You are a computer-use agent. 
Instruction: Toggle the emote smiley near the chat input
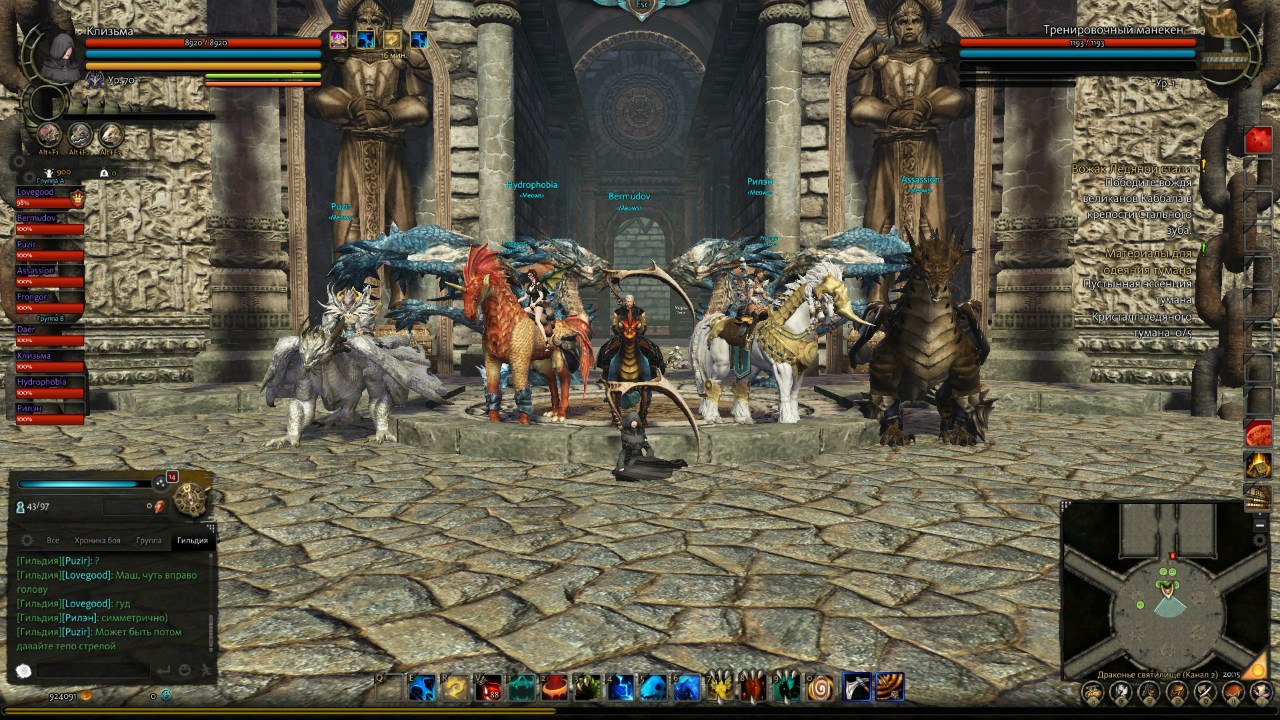point(185,670)
